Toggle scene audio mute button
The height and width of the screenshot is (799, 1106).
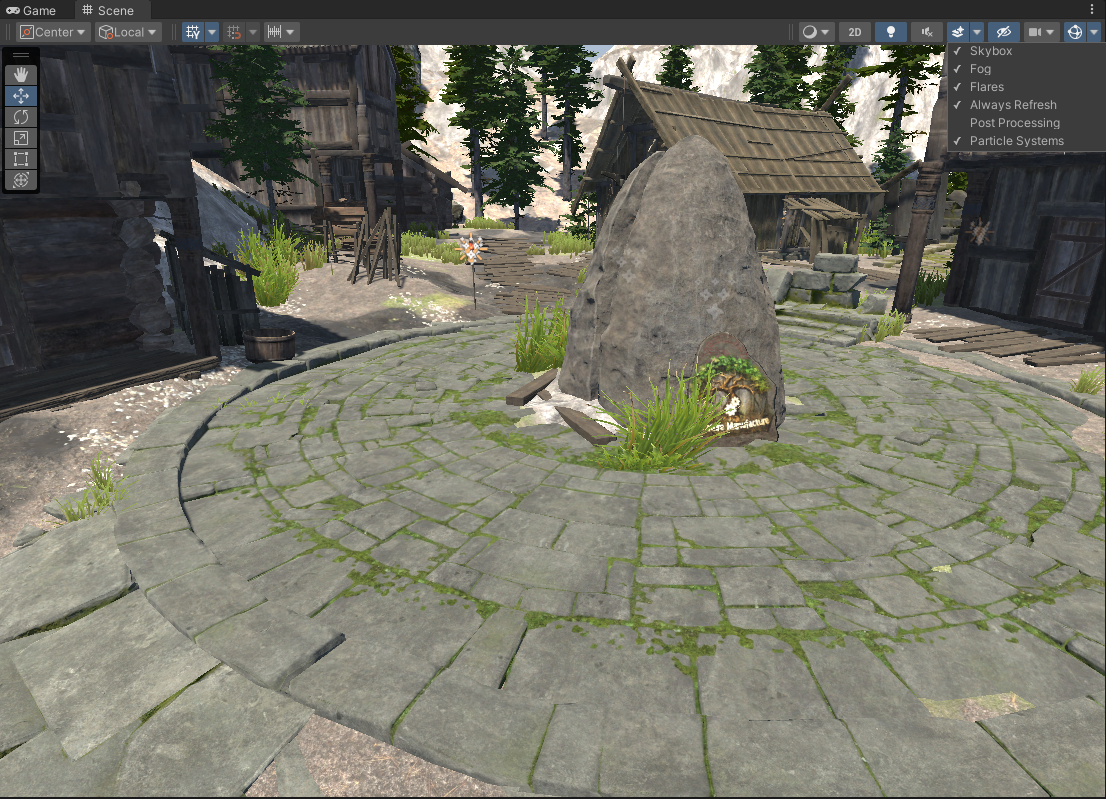click(x=926, y=32)
